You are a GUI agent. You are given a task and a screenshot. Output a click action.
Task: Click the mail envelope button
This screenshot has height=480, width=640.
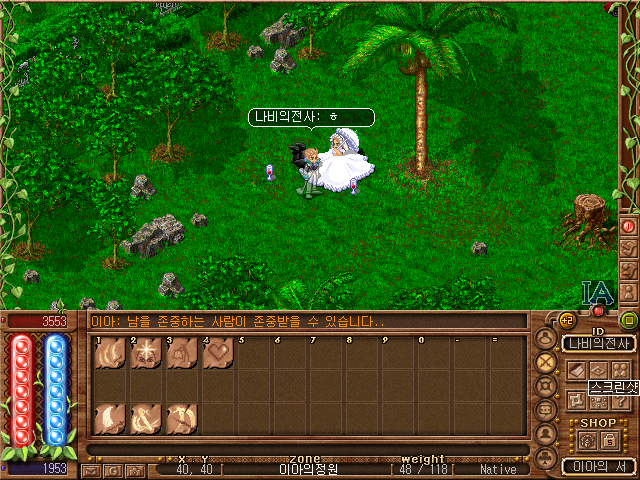point(92,470)
